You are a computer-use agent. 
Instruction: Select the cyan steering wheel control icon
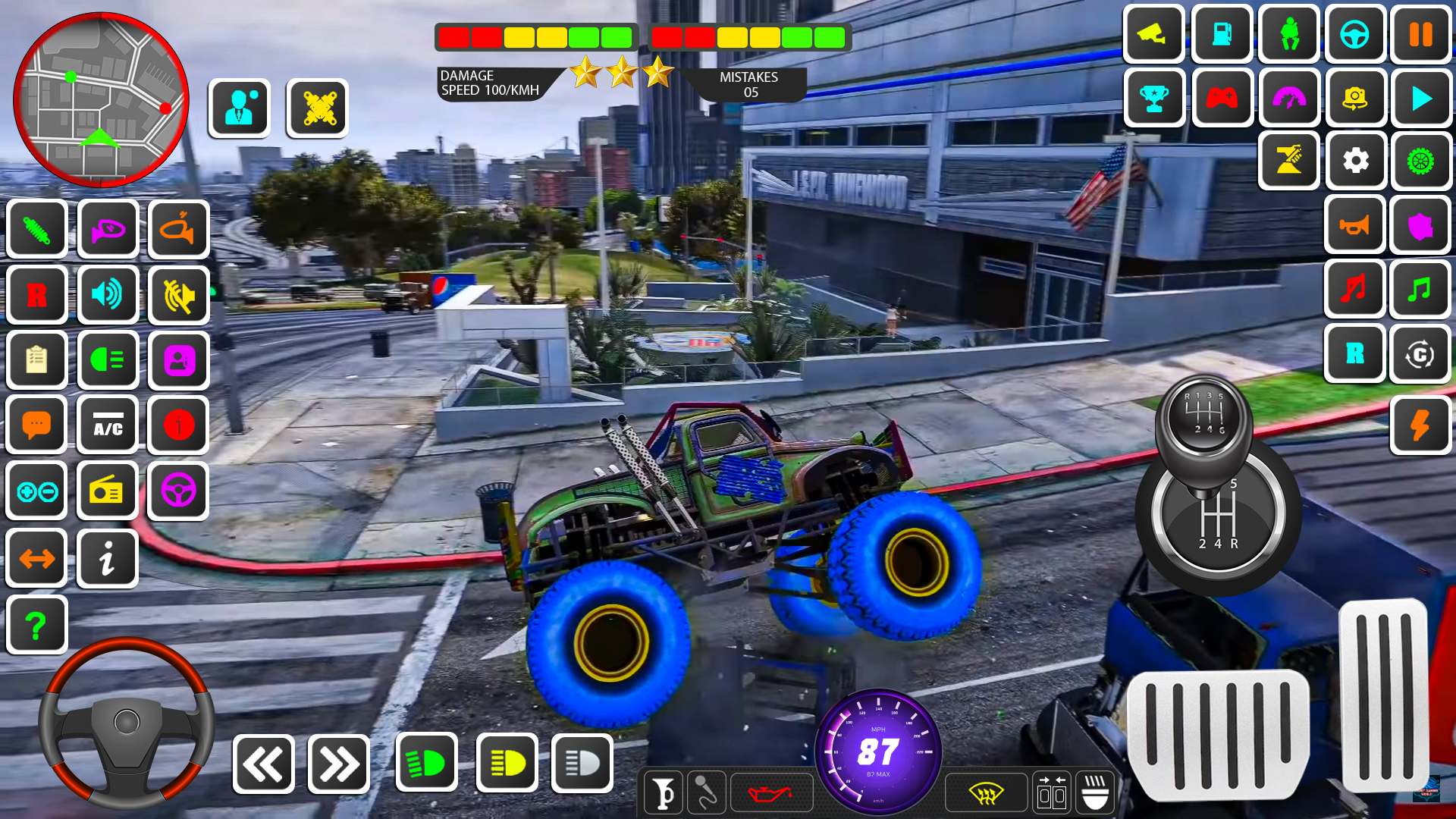tap(1355, 34)
